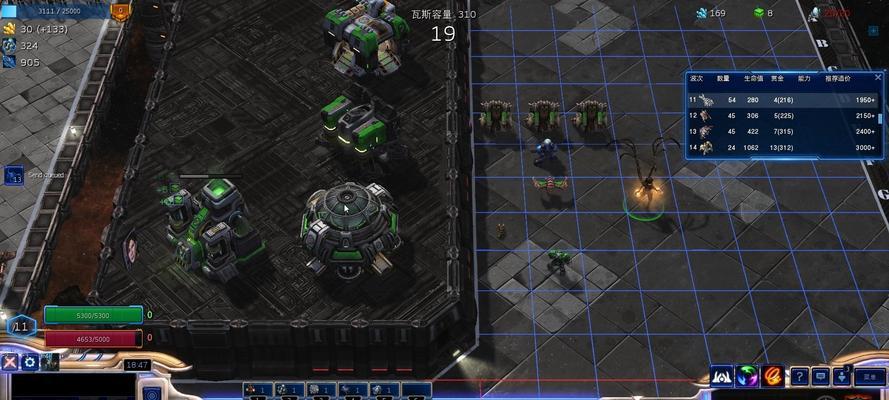Select wave 14 row in wave table
The width and height of the screenshot is (889, 400).
(785, 147)
